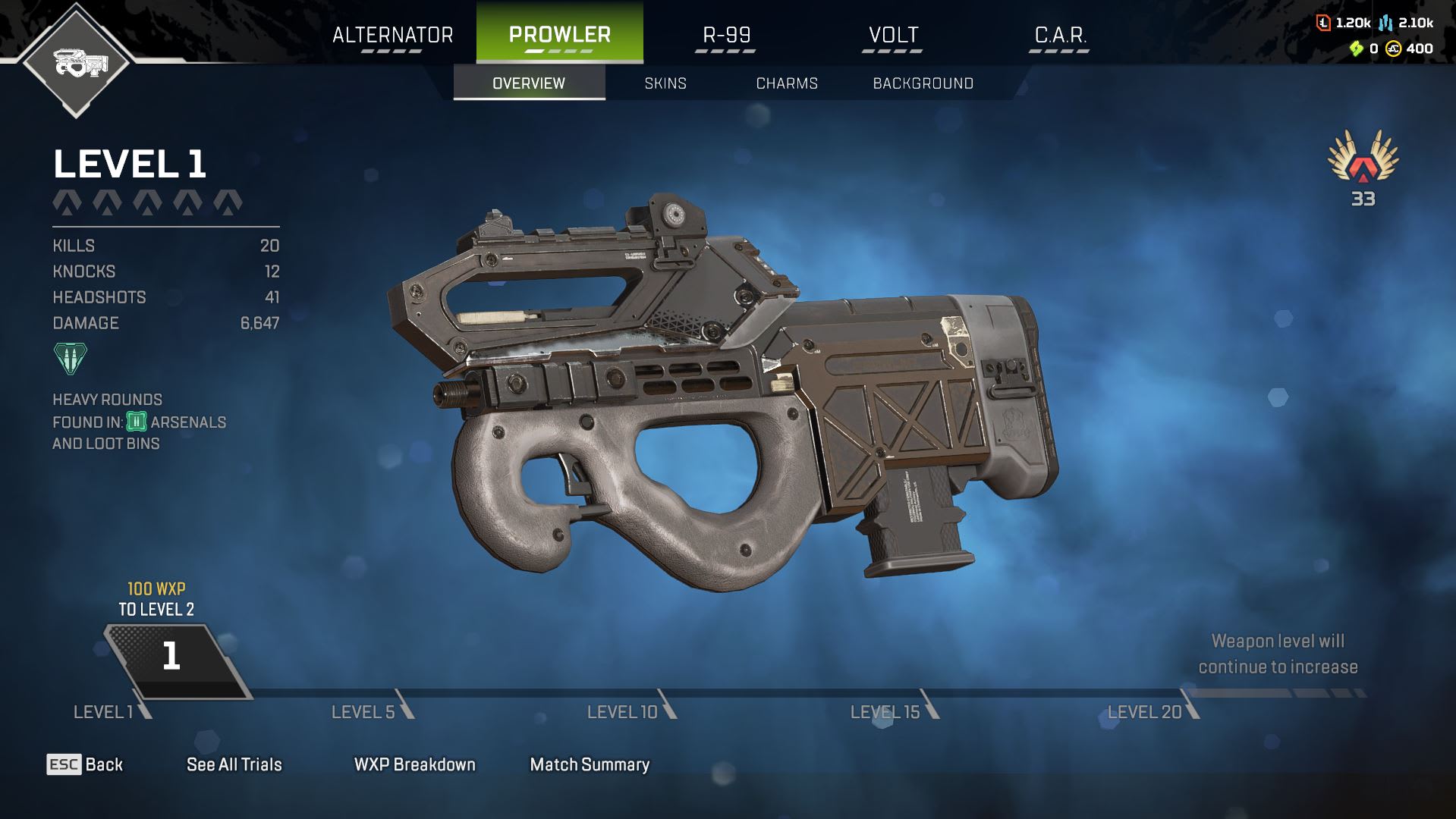Select the Prowler weapon tab
This screenshot has height=819, width=1456.
pos(559,35)
